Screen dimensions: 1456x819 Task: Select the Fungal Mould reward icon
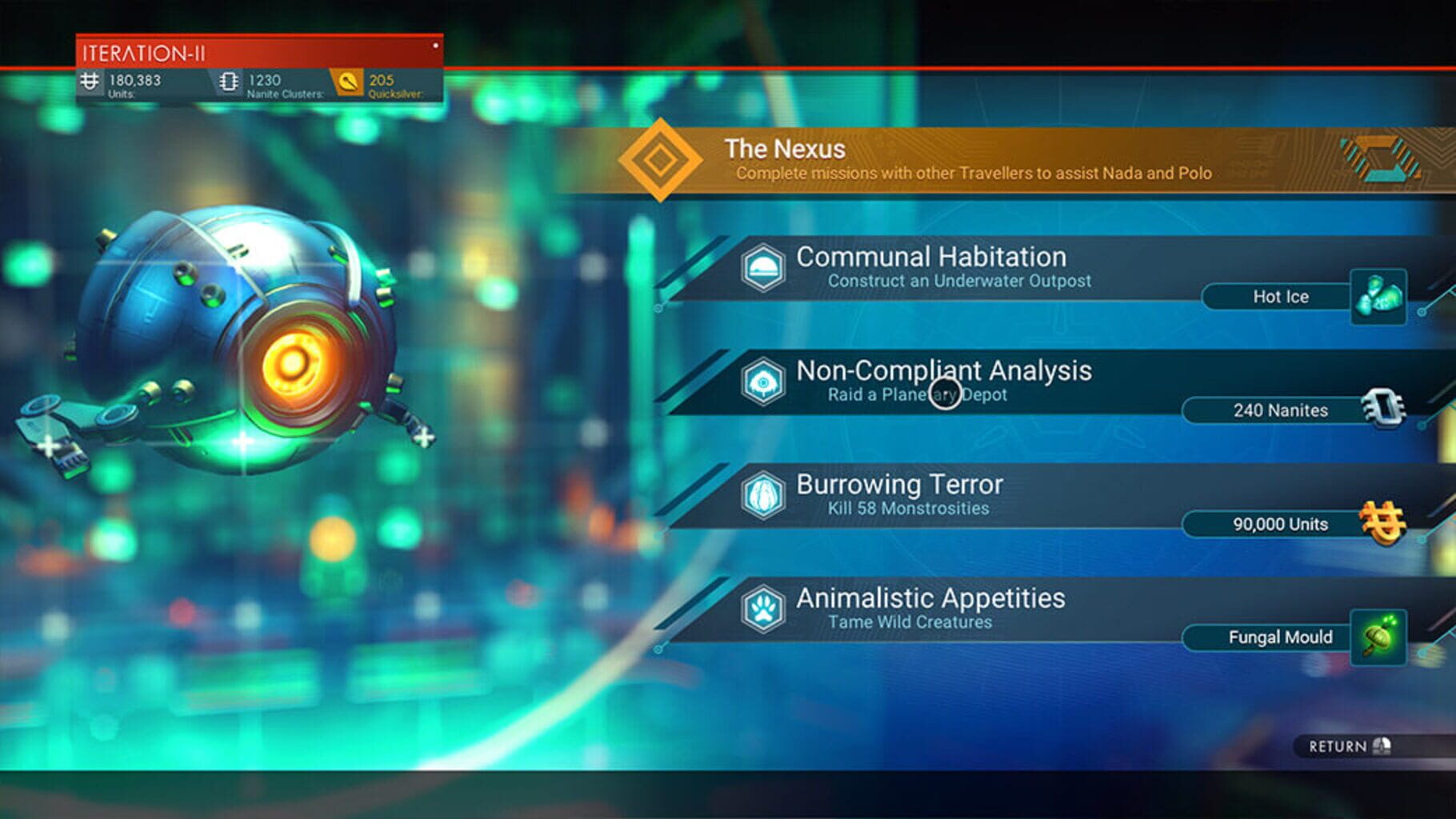point(1378,637)
